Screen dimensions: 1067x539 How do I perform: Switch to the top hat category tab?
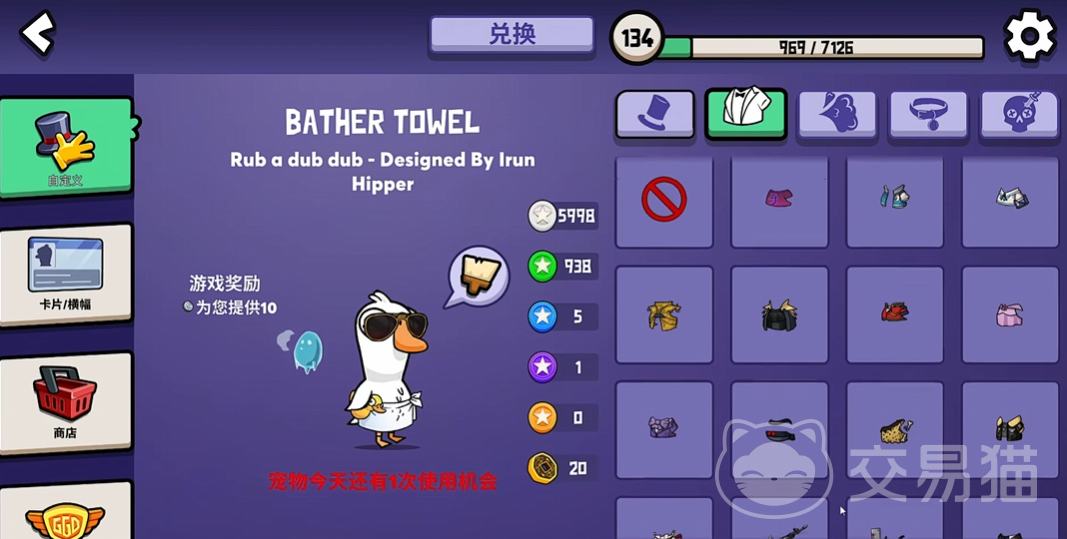(x=655, y=114)
